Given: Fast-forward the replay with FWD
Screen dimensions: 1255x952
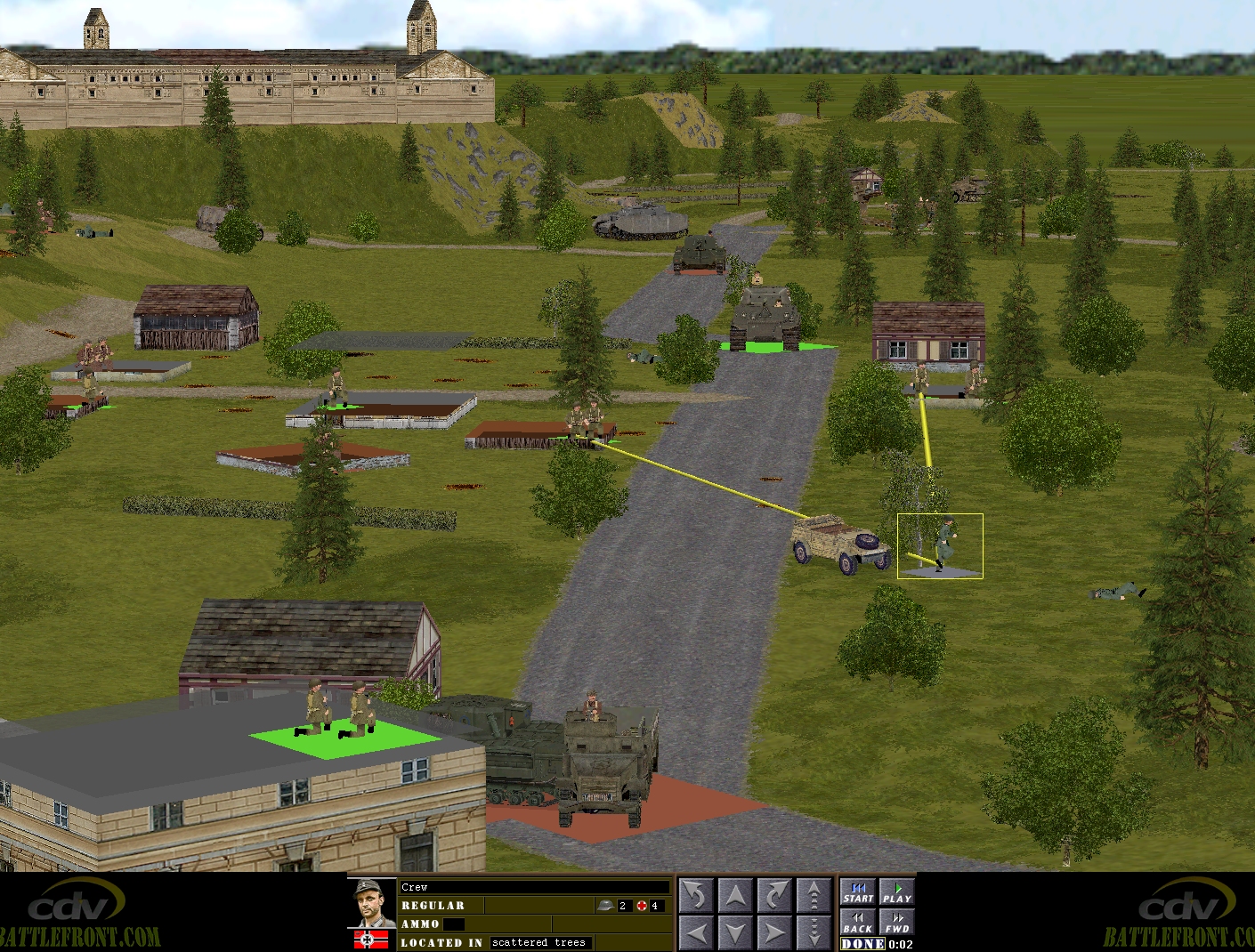Looking at the screenshot, I should click(896, 922).
